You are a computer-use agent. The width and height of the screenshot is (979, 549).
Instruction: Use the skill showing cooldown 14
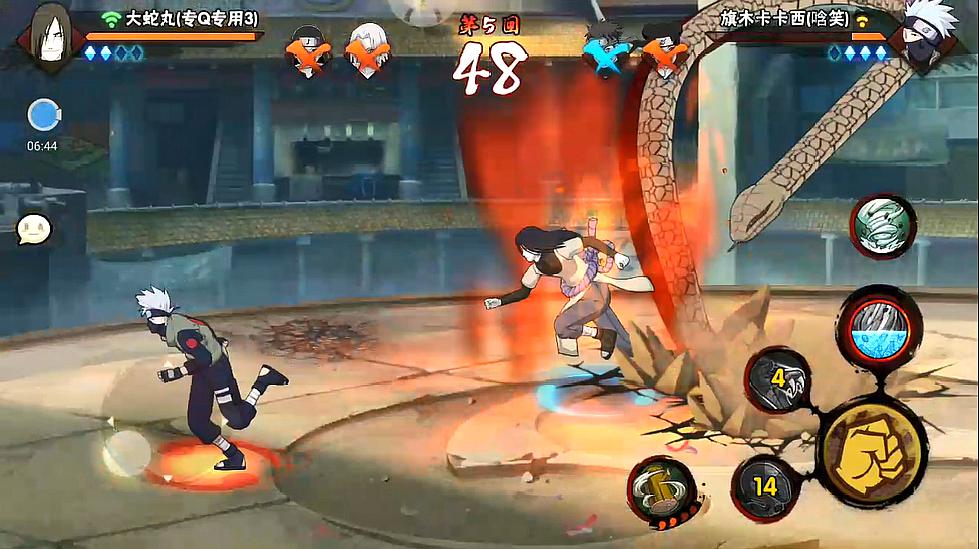pyautogui.click(x=766, y=487)
